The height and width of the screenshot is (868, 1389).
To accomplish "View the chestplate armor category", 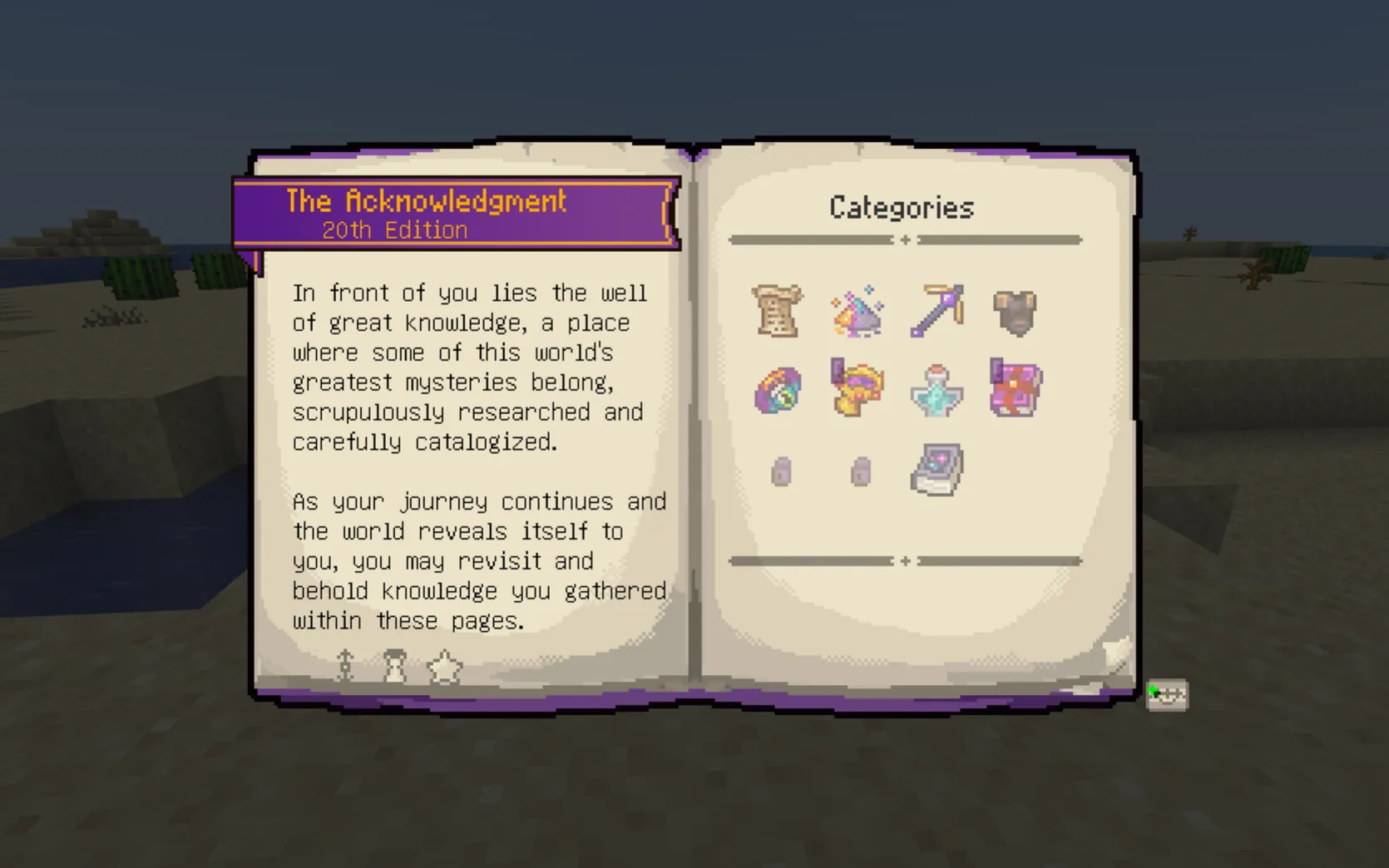I will (x=1015, y=312).
